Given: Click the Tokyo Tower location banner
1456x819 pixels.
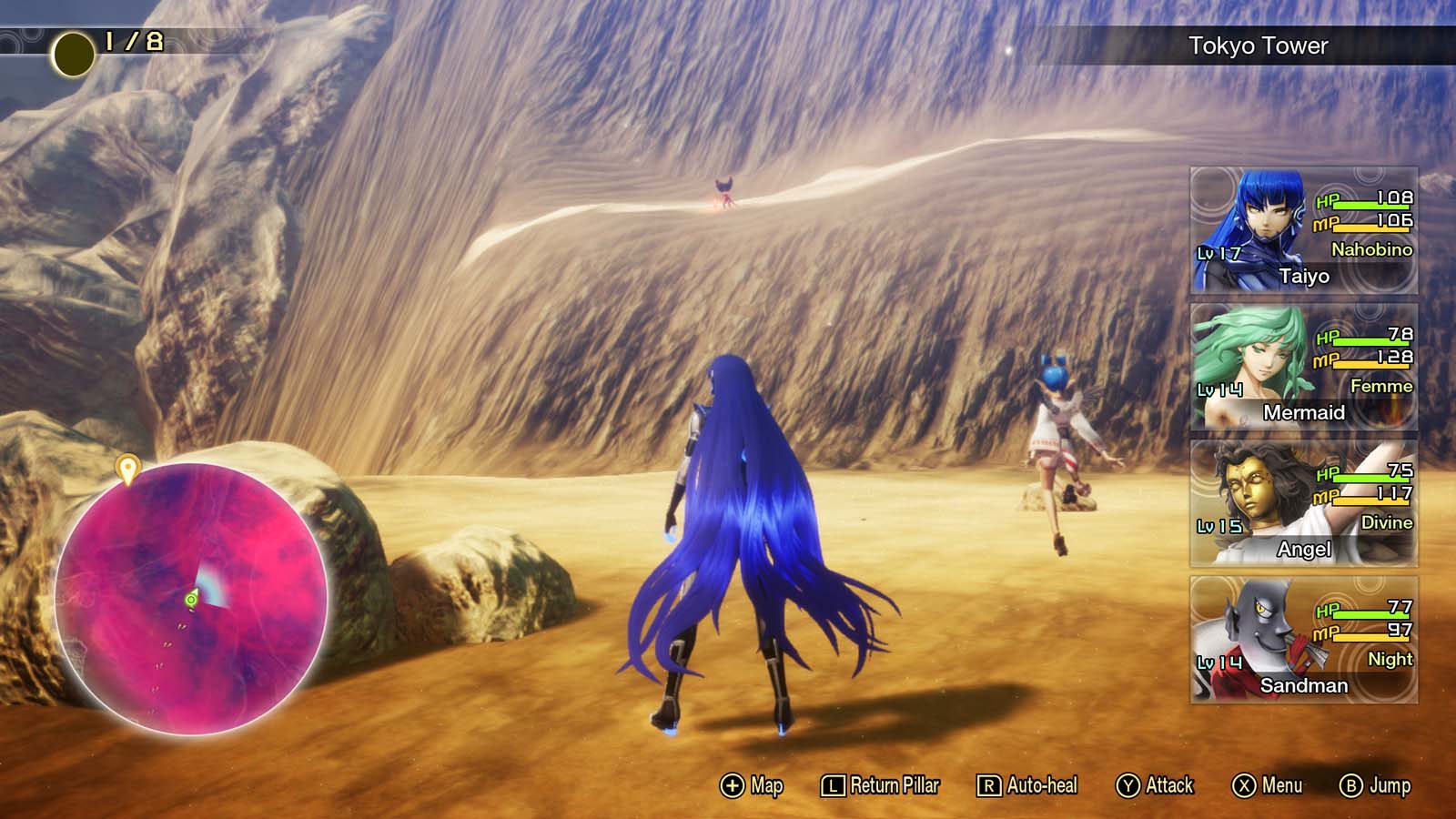Looking at the screenshot, I should click(1256, 42).
